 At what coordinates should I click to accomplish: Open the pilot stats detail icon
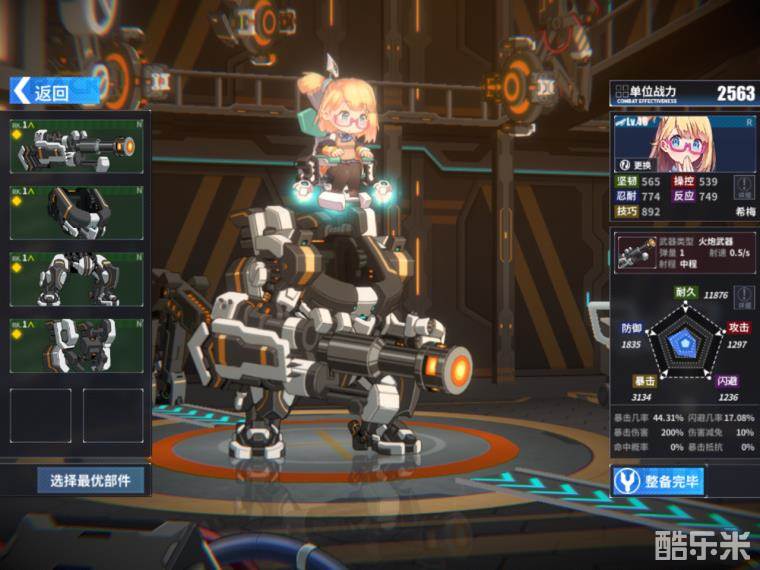(744, 187)
